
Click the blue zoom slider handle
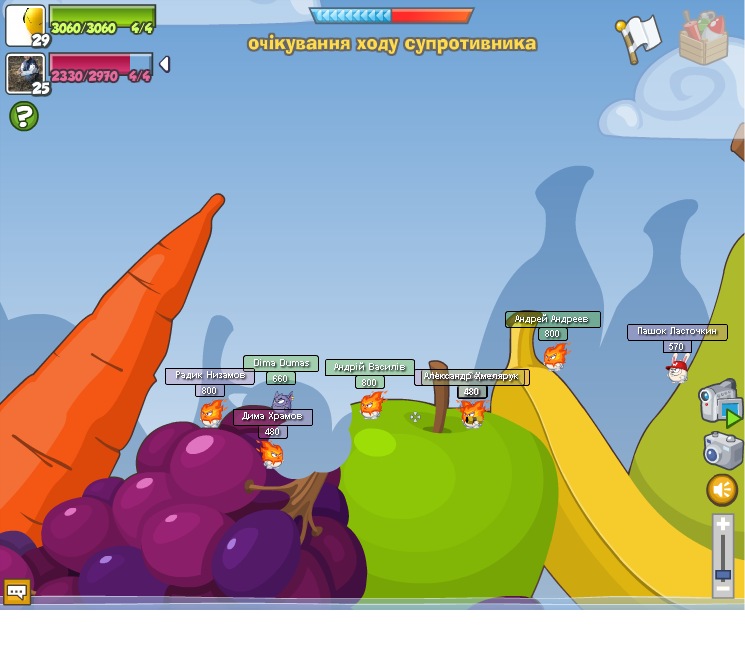point(723,575)
